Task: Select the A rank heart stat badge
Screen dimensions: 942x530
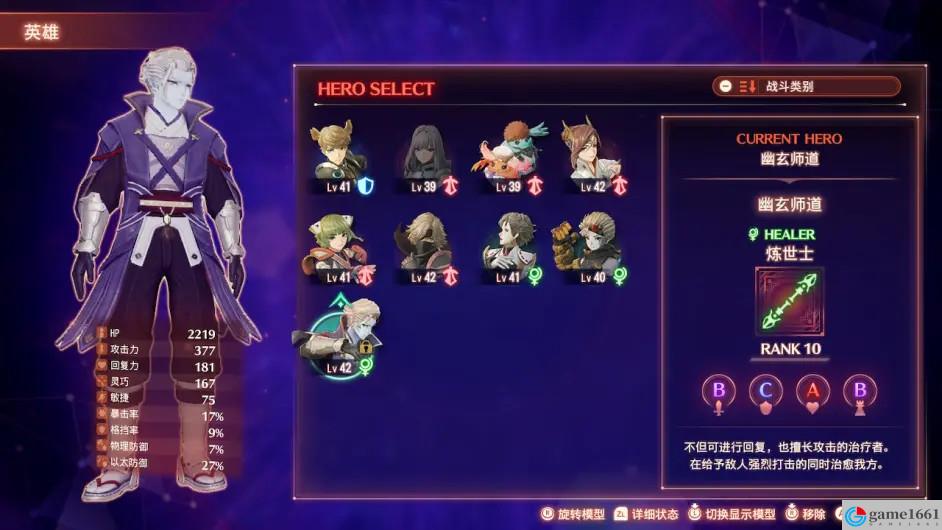Action: pos(812,392)
